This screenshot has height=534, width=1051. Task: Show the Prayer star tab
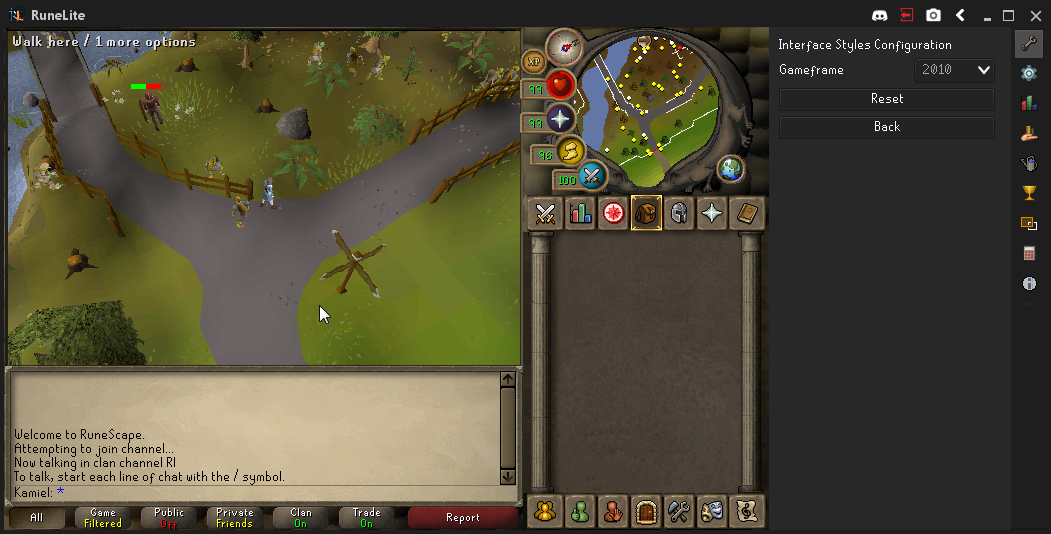tap(712, 213)
